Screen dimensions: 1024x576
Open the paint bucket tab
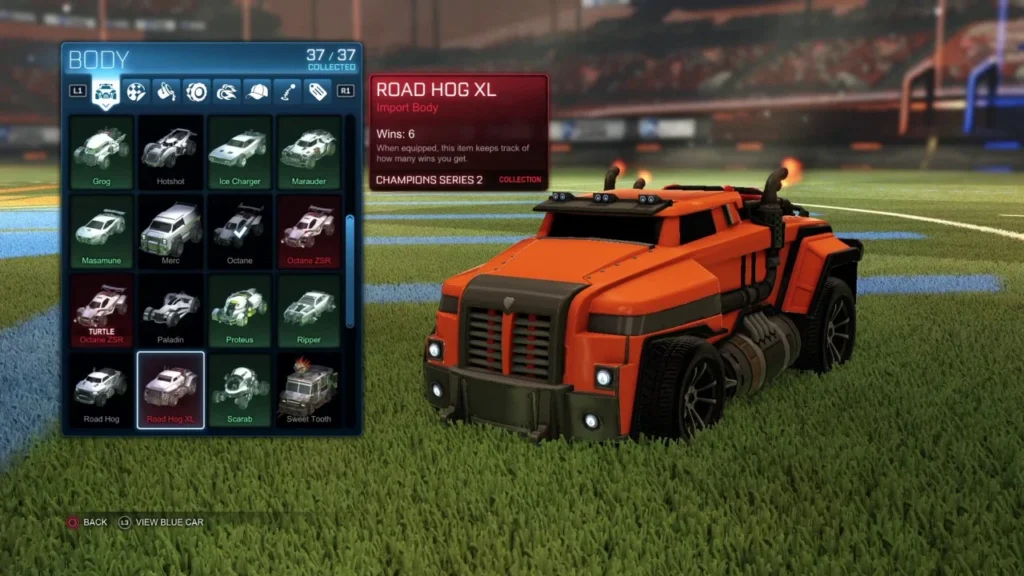coord(166,92)
